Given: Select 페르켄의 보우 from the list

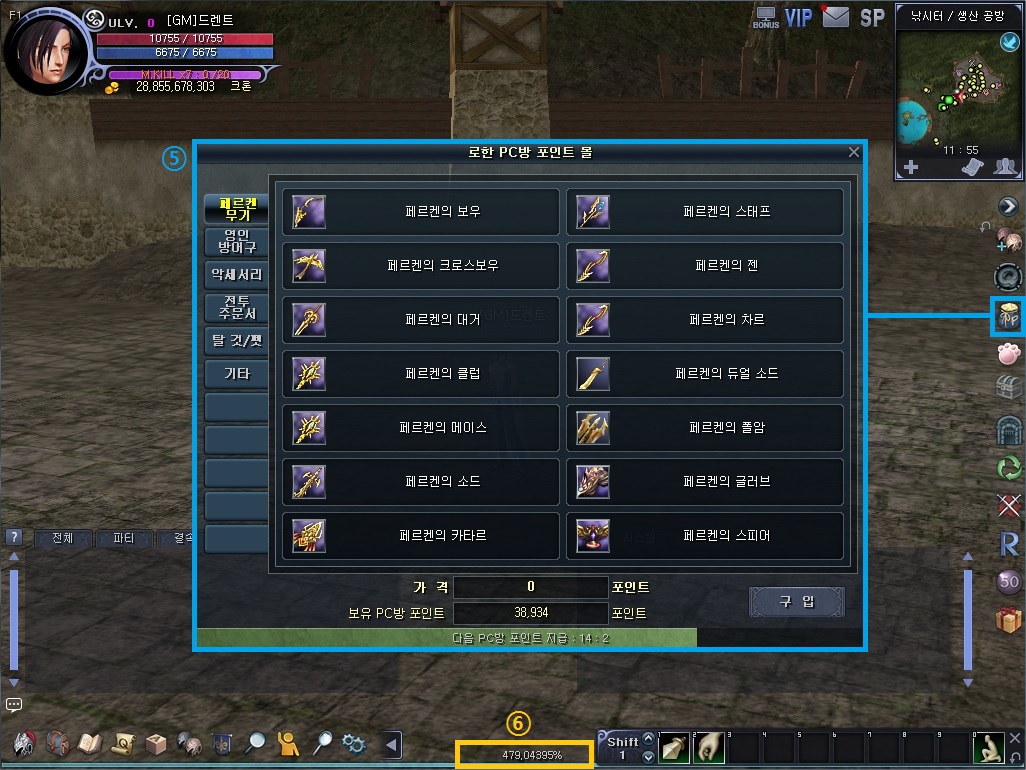Looking at the screenshot, I should coord(421,212).
